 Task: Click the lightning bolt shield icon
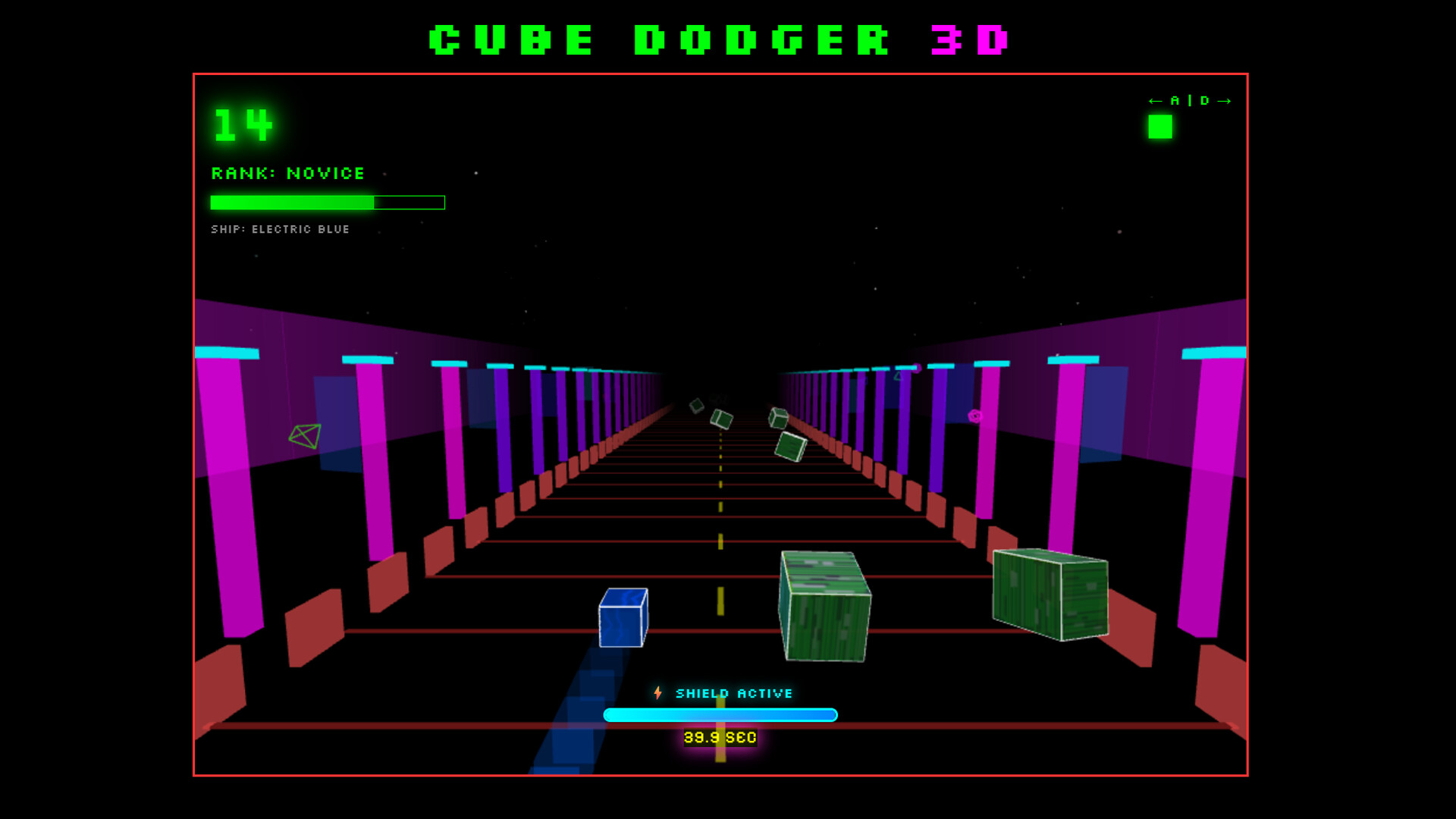658,692
